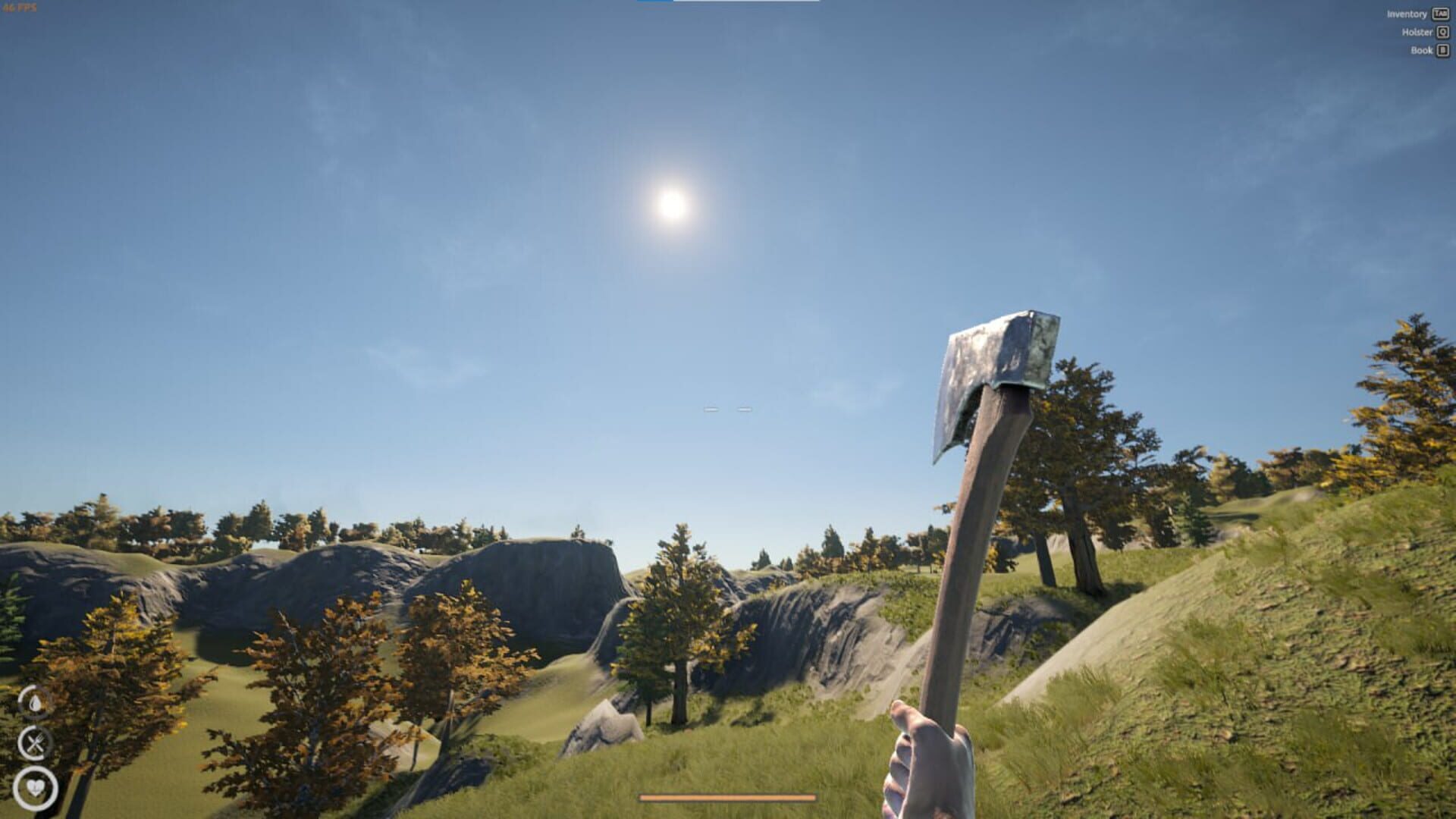Click the heart-shaped health status icon
Image resolution: width=1456 pixels, height=819 pixels.
coord(36,787)
